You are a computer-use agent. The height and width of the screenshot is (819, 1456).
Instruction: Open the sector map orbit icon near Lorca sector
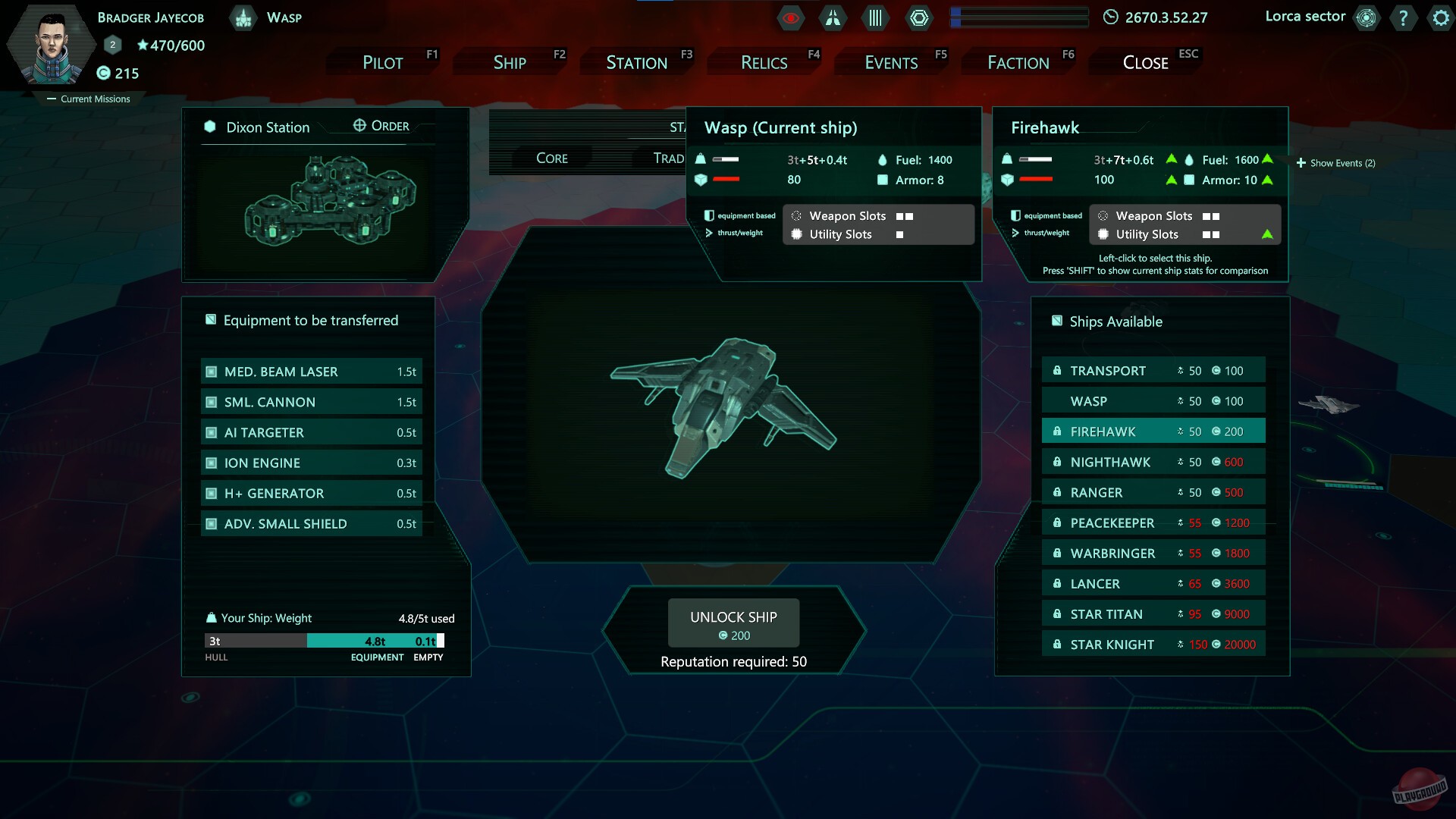pyautogui.click(x=1367, y=17)
